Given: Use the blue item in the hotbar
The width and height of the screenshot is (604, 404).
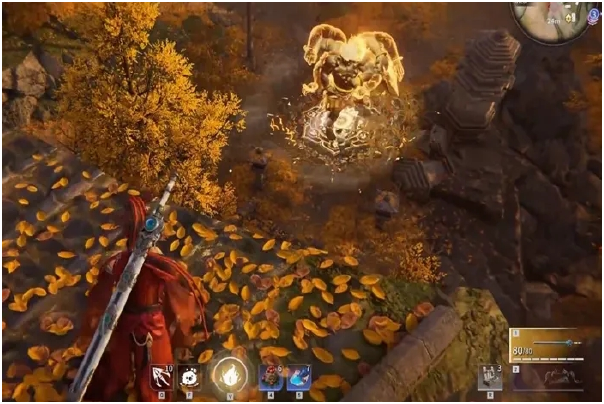Looking at the screenshot, I should coord(299,376).
